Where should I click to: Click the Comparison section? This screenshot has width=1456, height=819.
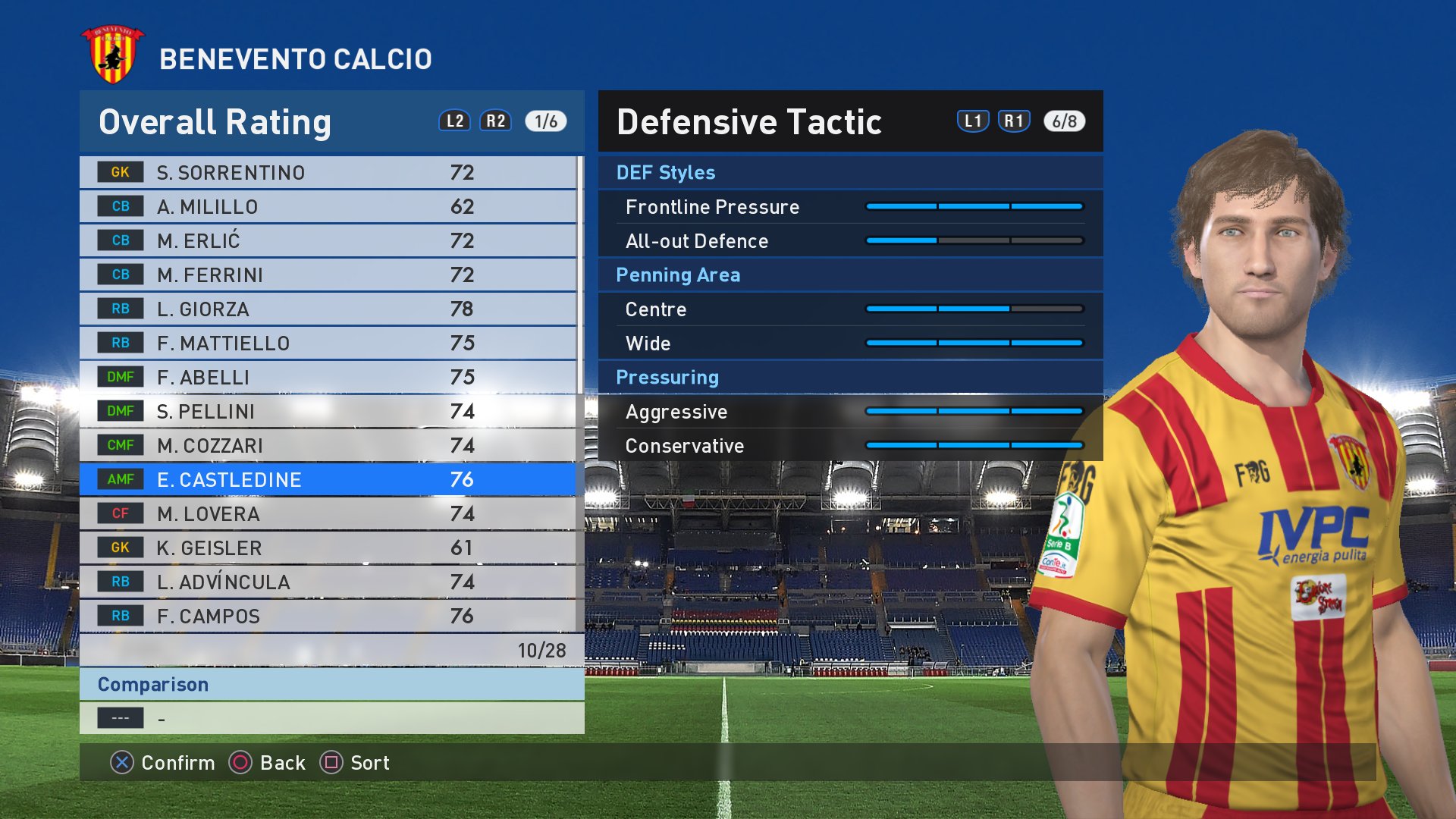(x=331, y=685)
